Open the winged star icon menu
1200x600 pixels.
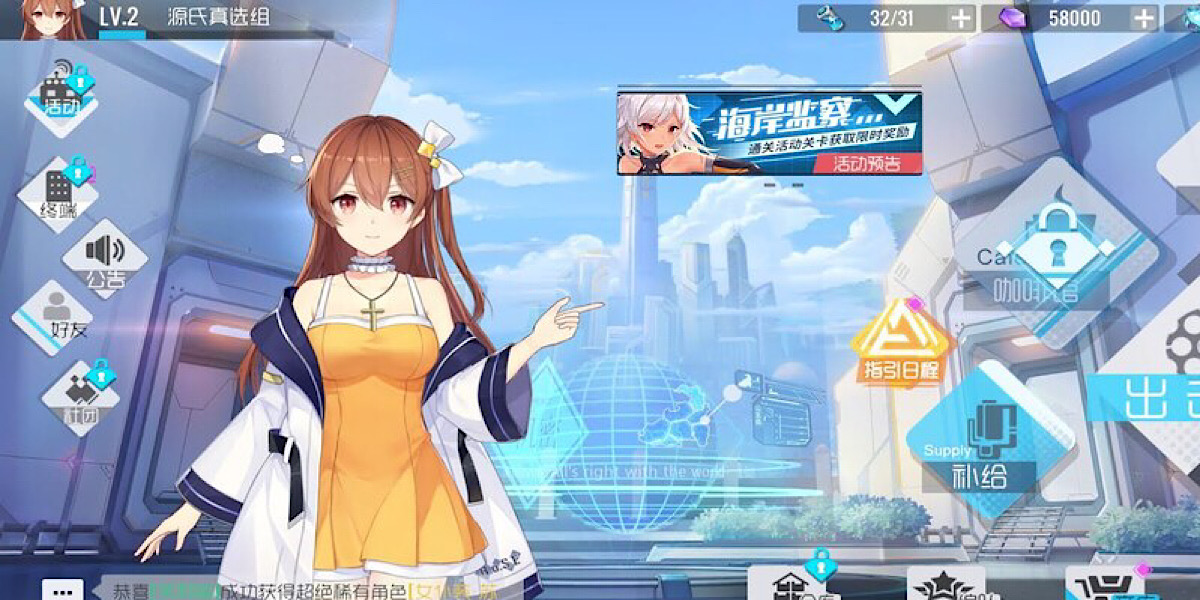click(x=946, y=587)
